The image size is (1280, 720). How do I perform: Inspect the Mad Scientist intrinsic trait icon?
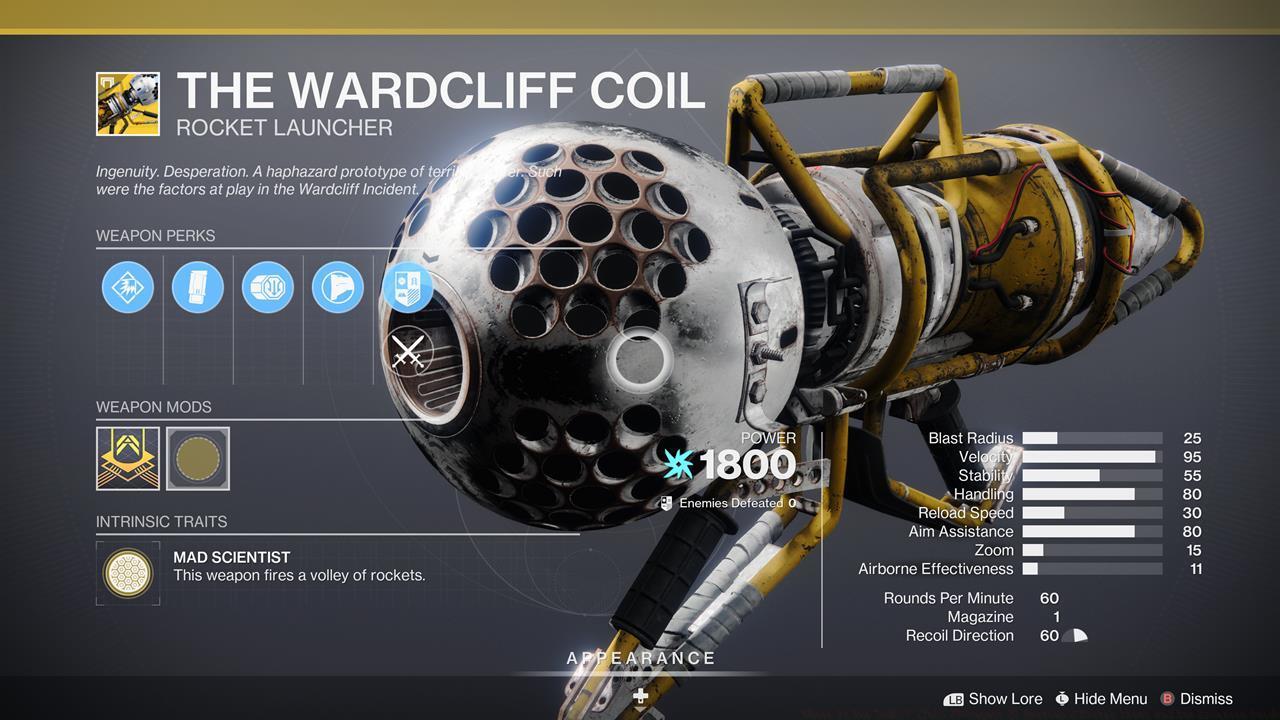point(127,573)
